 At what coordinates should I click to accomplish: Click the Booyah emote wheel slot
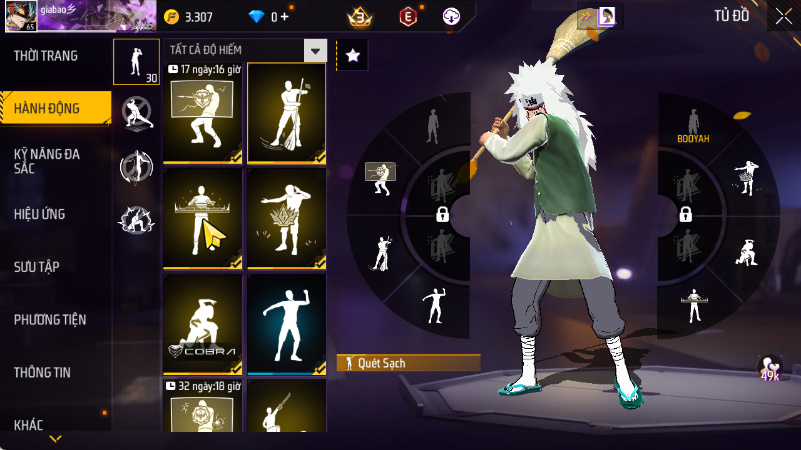coord(692,125)
